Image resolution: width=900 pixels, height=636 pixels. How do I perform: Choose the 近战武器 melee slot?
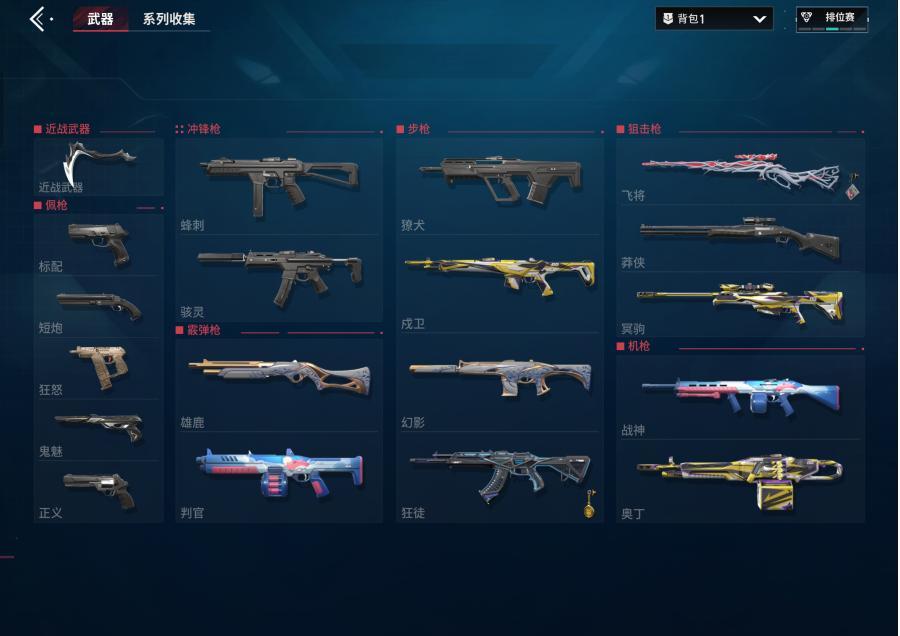coord(99,166)
